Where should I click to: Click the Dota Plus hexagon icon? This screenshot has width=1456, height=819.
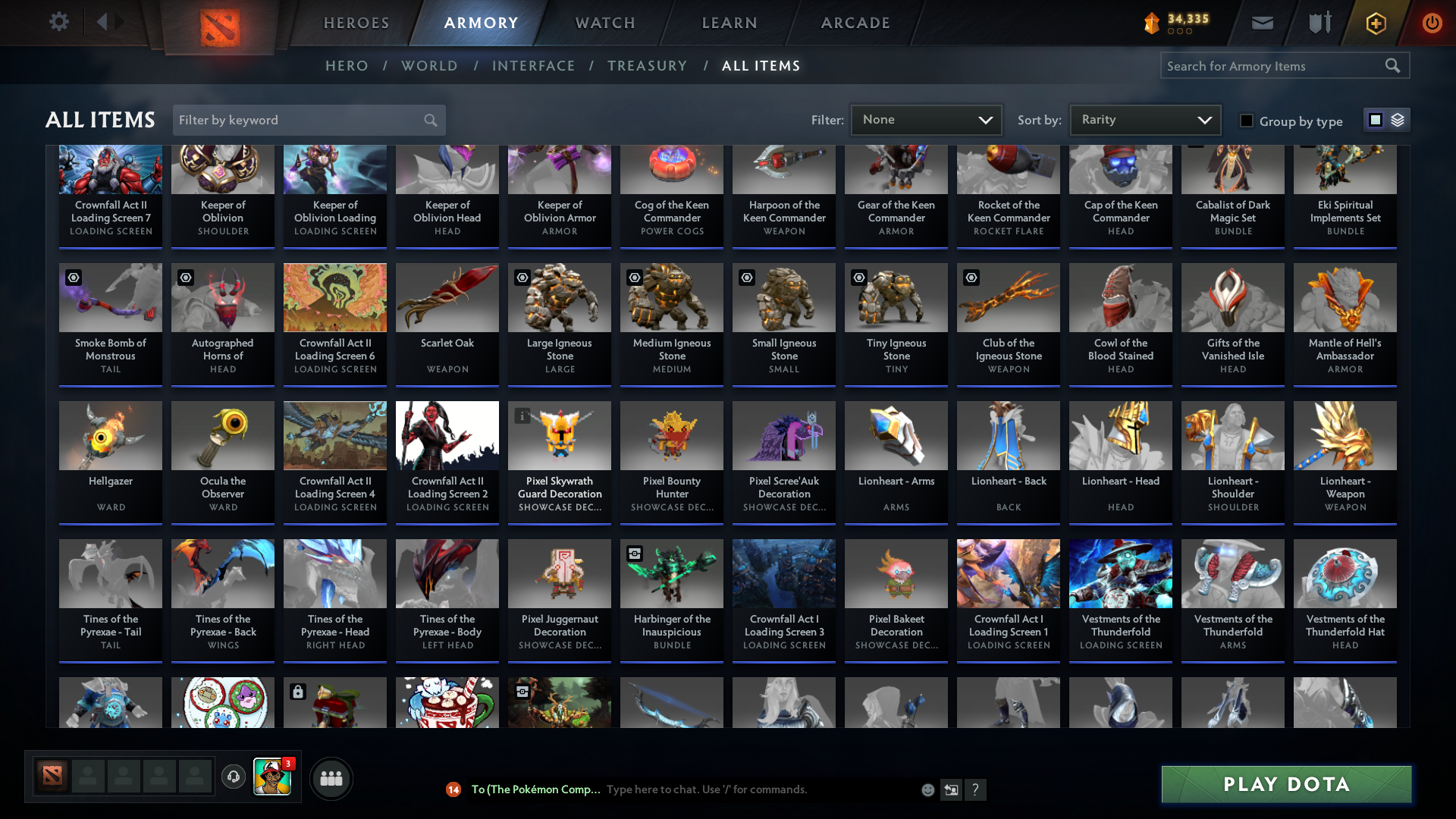1375,23
